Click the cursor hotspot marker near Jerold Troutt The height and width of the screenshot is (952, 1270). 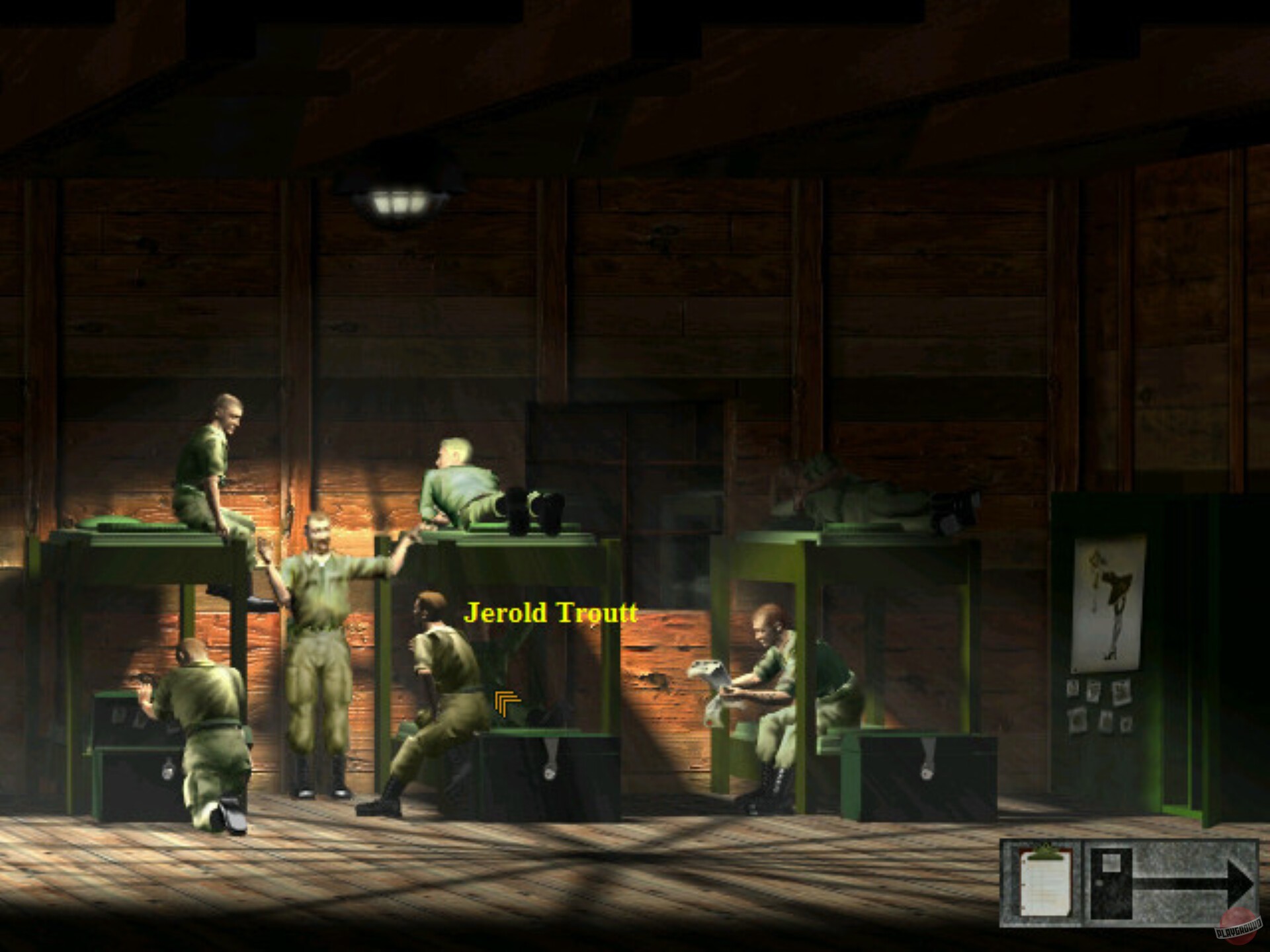505,701
